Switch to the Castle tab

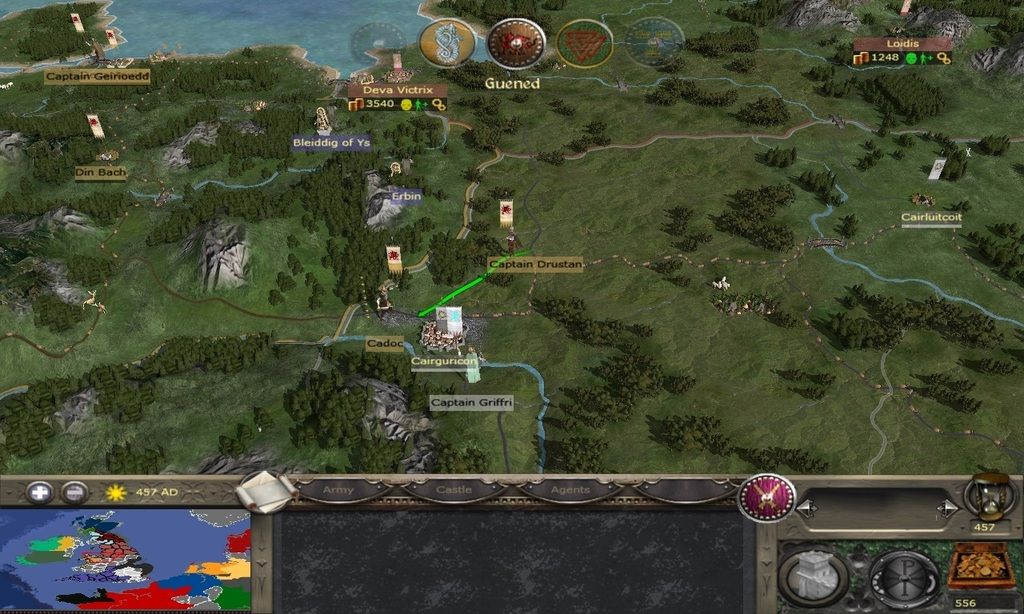(454, 490)
